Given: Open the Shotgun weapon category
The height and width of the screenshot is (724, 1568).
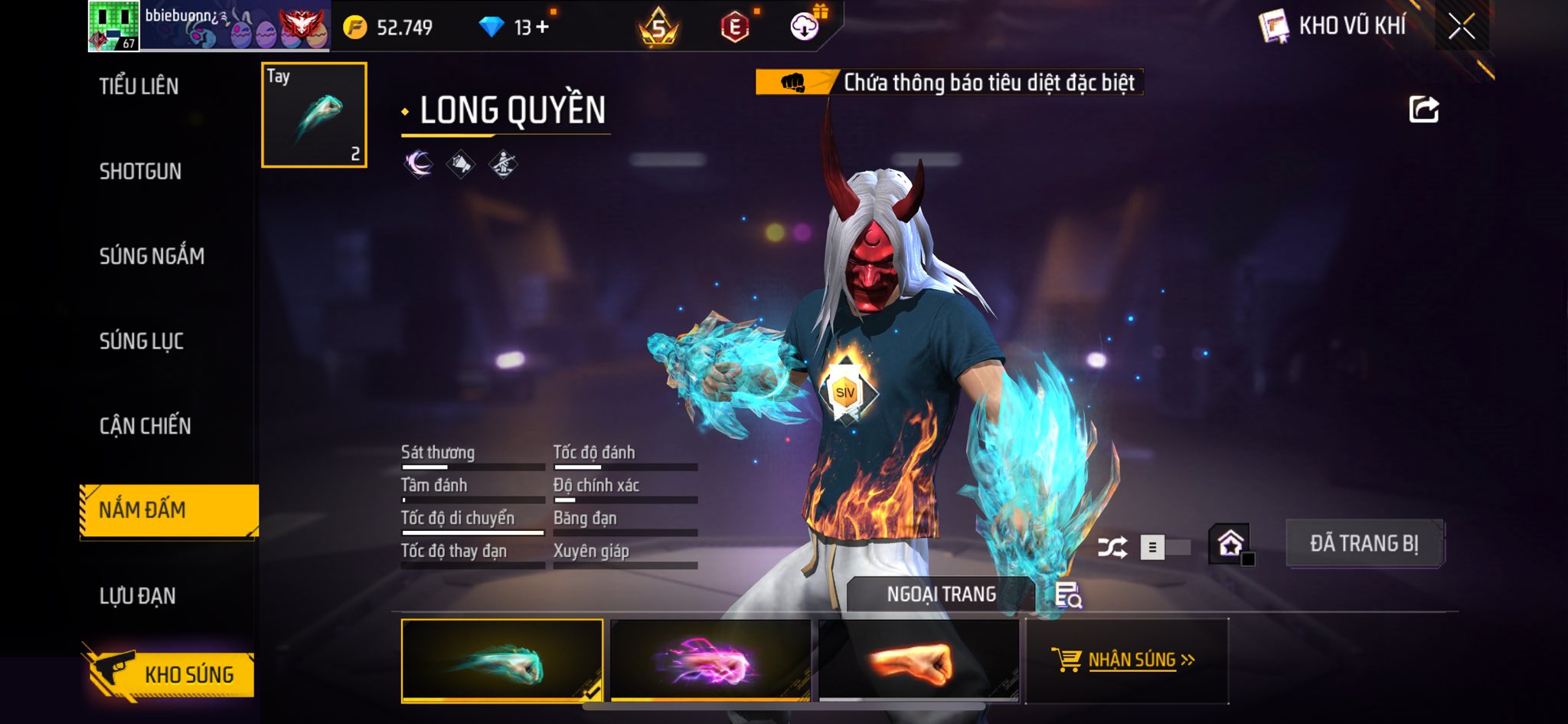Looking at the screenshot, I should coord(140,172).
